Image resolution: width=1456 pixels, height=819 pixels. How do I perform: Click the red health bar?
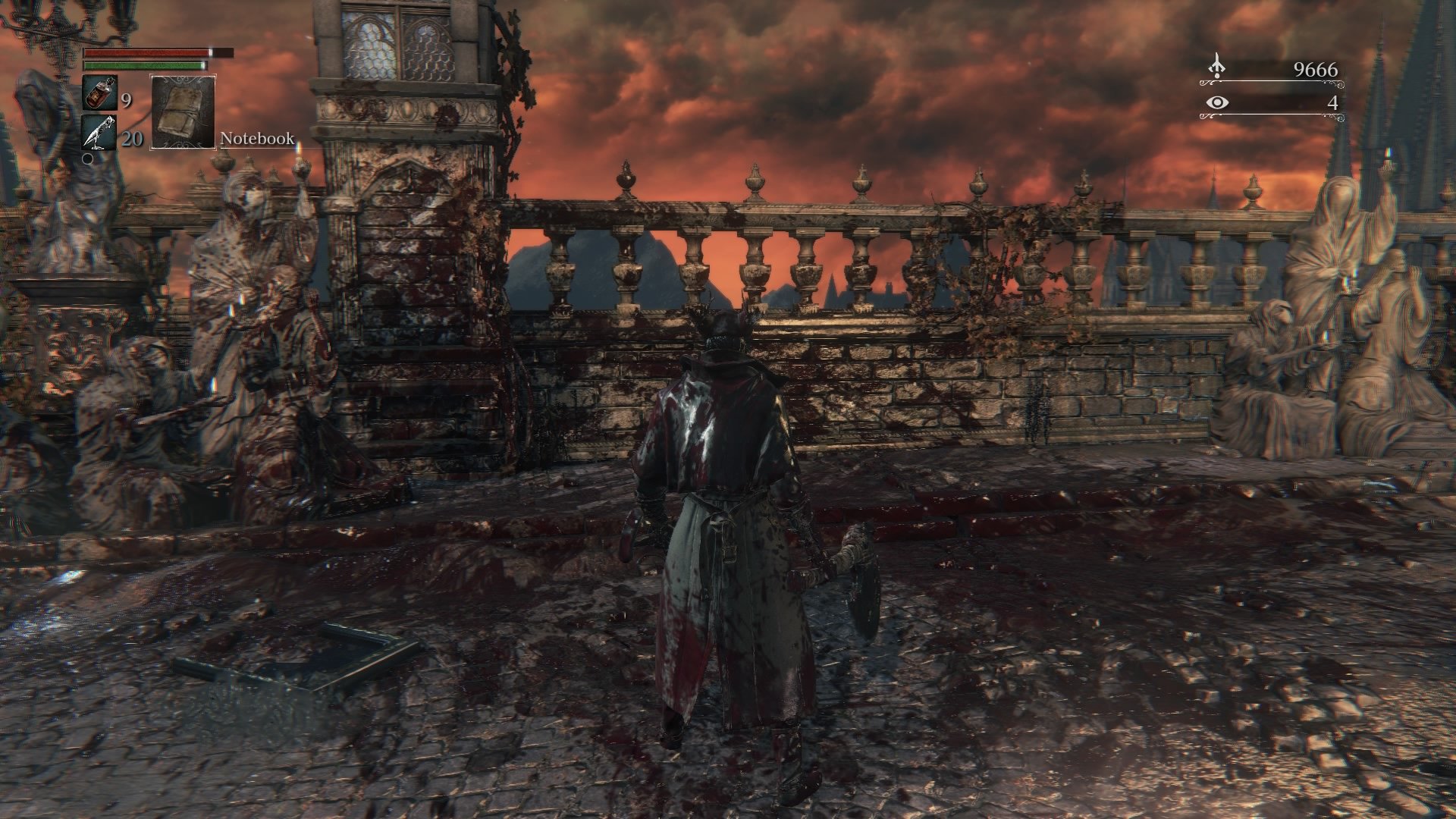144,54
